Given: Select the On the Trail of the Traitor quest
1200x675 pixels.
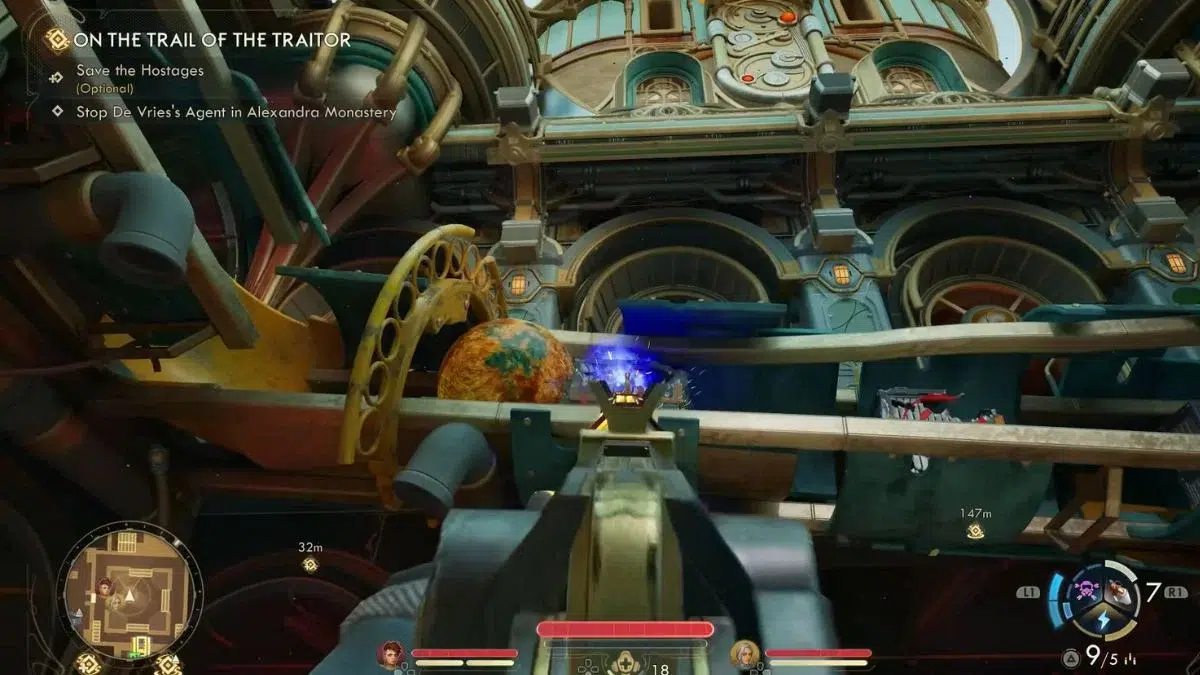Looking at the screenshot, I should click(x=213, y=41).
